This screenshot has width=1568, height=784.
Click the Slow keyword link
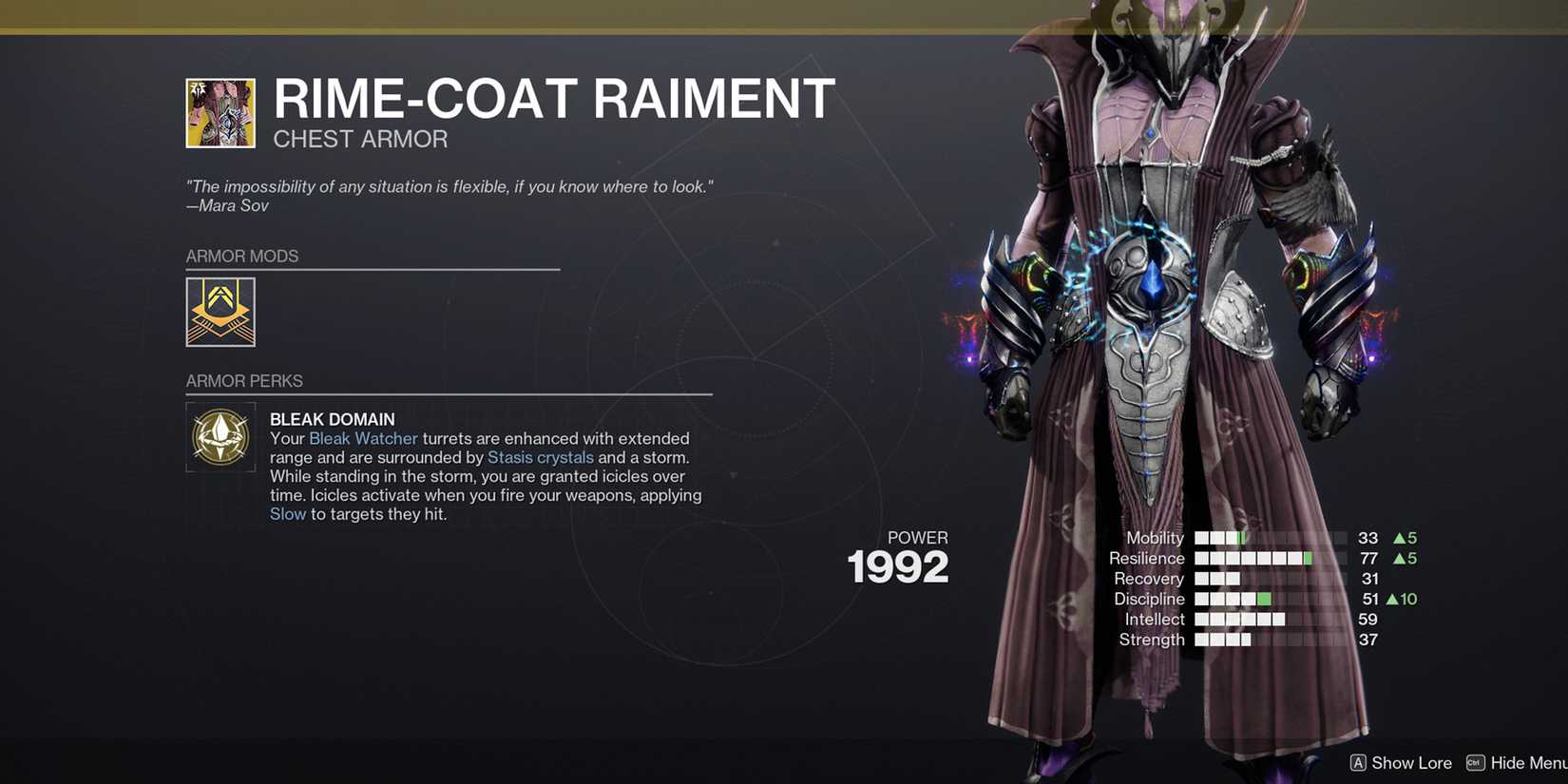click(x=288, y=513)
